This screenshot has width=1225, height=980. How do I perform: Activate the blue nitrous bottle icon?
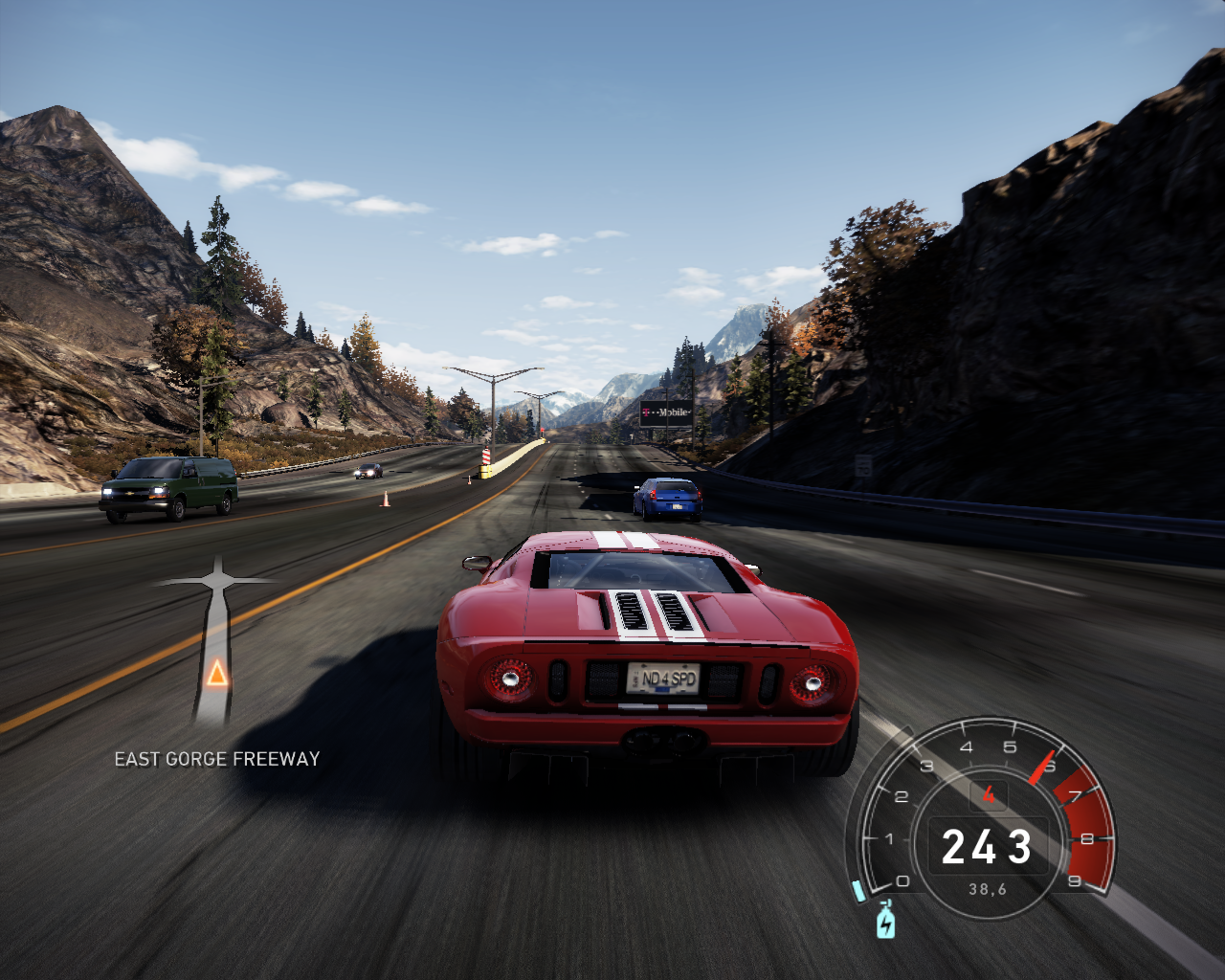pos(886,921)
